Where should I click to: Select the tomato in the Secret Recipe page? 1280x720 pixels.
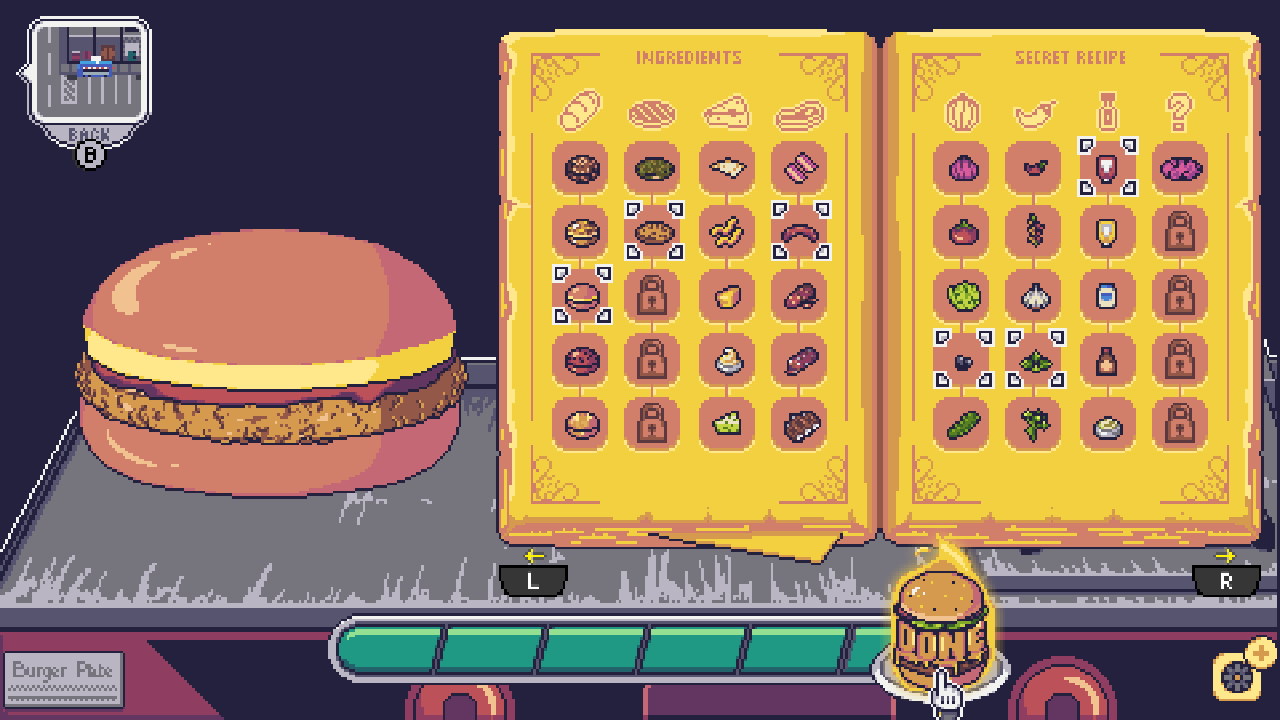(x=963, y=232)
